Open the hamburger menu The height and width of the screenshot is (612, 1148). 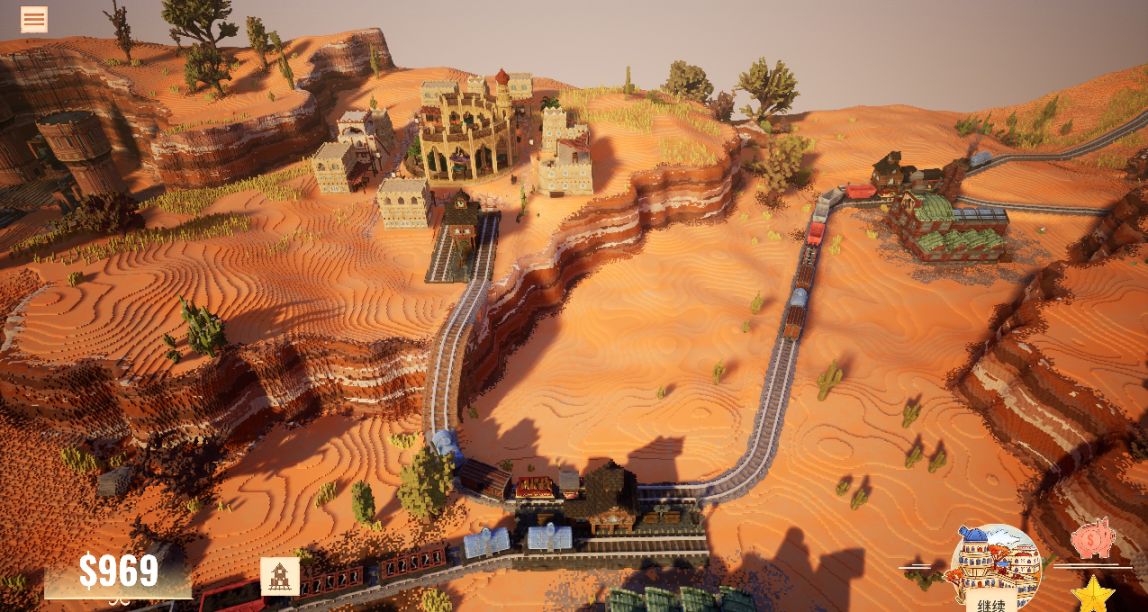(34, 20)
